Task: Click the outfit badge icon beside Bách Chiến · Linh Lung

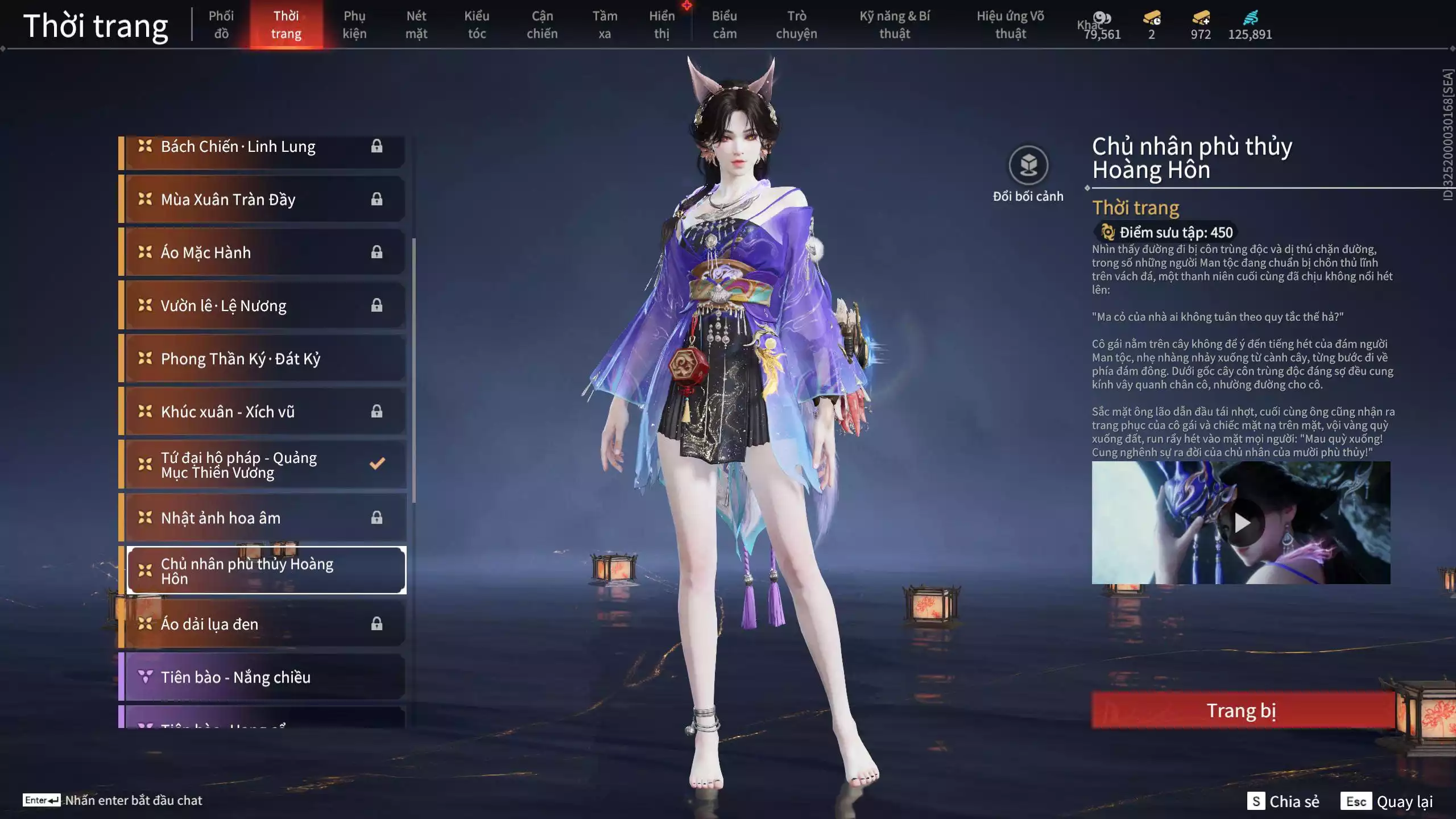Action: pyautogui.click(x=144, y=146)
